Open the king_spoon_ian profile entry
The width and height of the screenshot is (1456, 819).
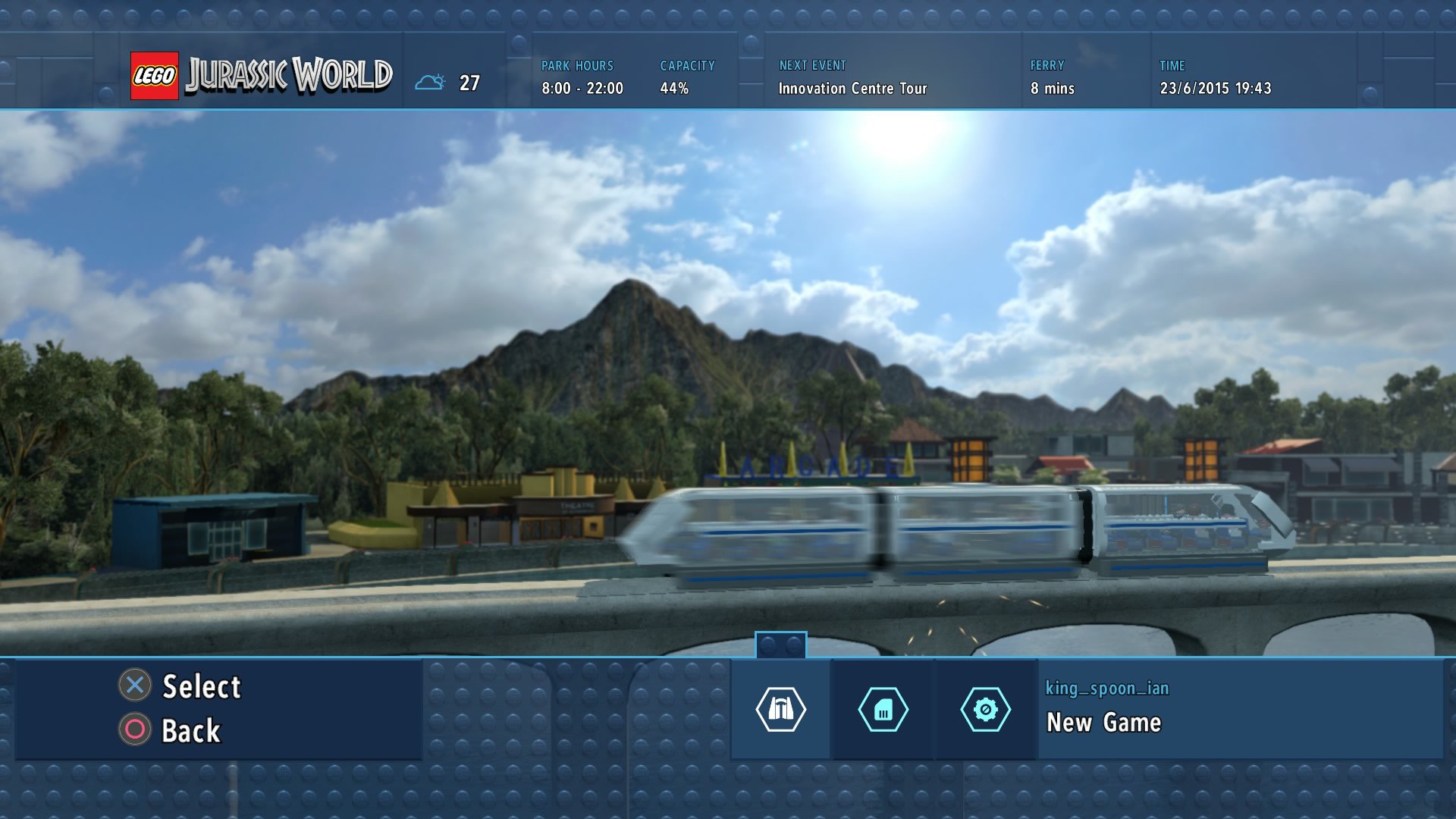click(x=1105, y=689)
